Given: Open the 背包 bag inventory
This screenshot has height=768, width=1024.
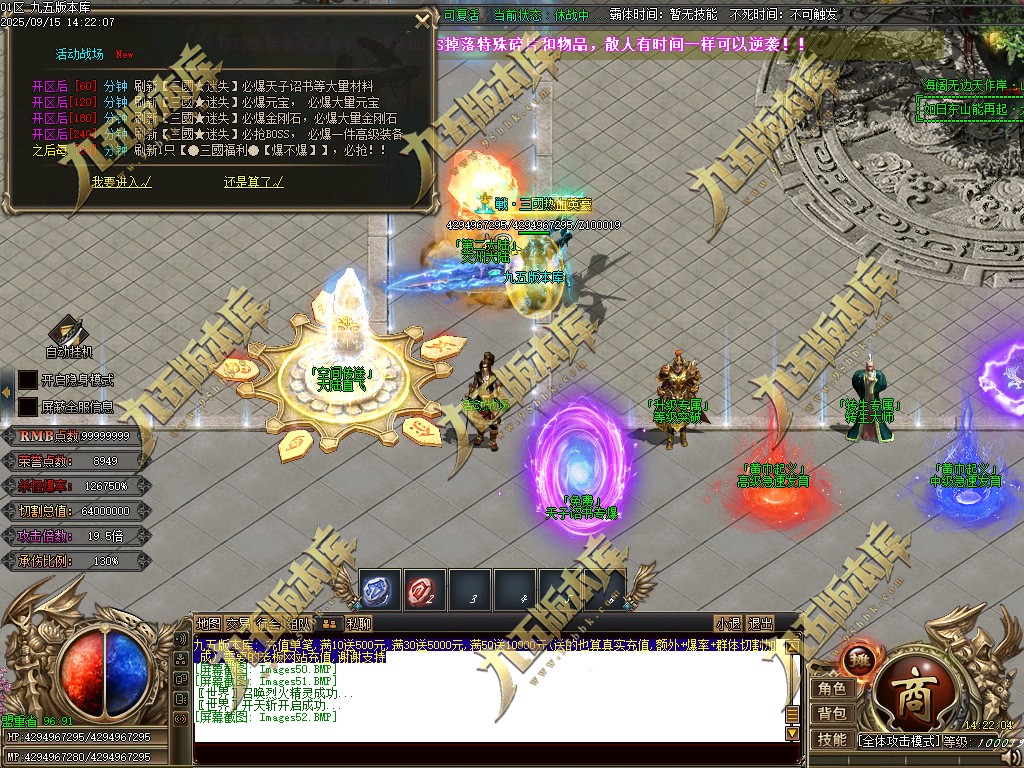Looking at the screenshot, I should click(832, 714).
